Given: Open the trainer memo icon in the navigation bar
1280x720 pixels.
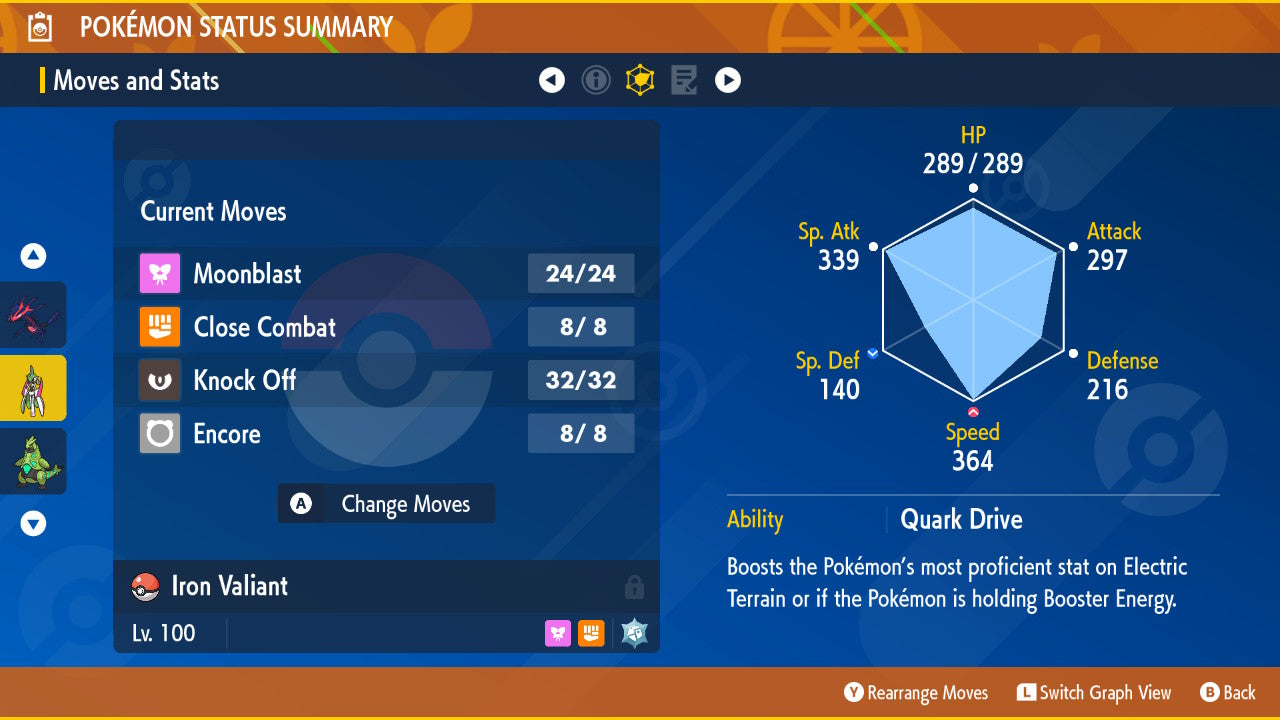Looking at the screenshot, I should tap(684, 80).
